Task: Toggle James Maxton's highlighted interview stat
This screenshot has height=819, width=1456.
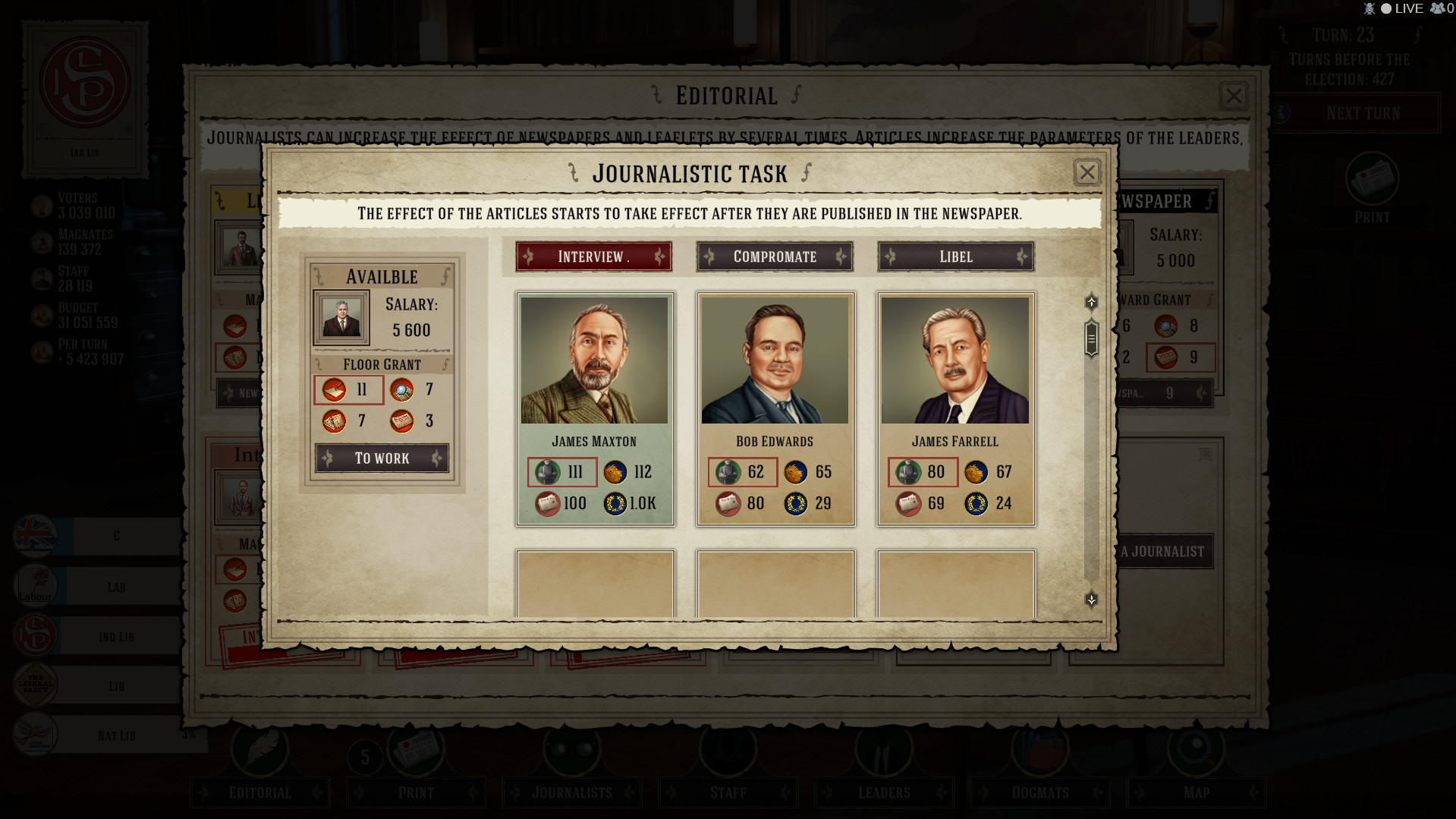Action: [562, 472]
